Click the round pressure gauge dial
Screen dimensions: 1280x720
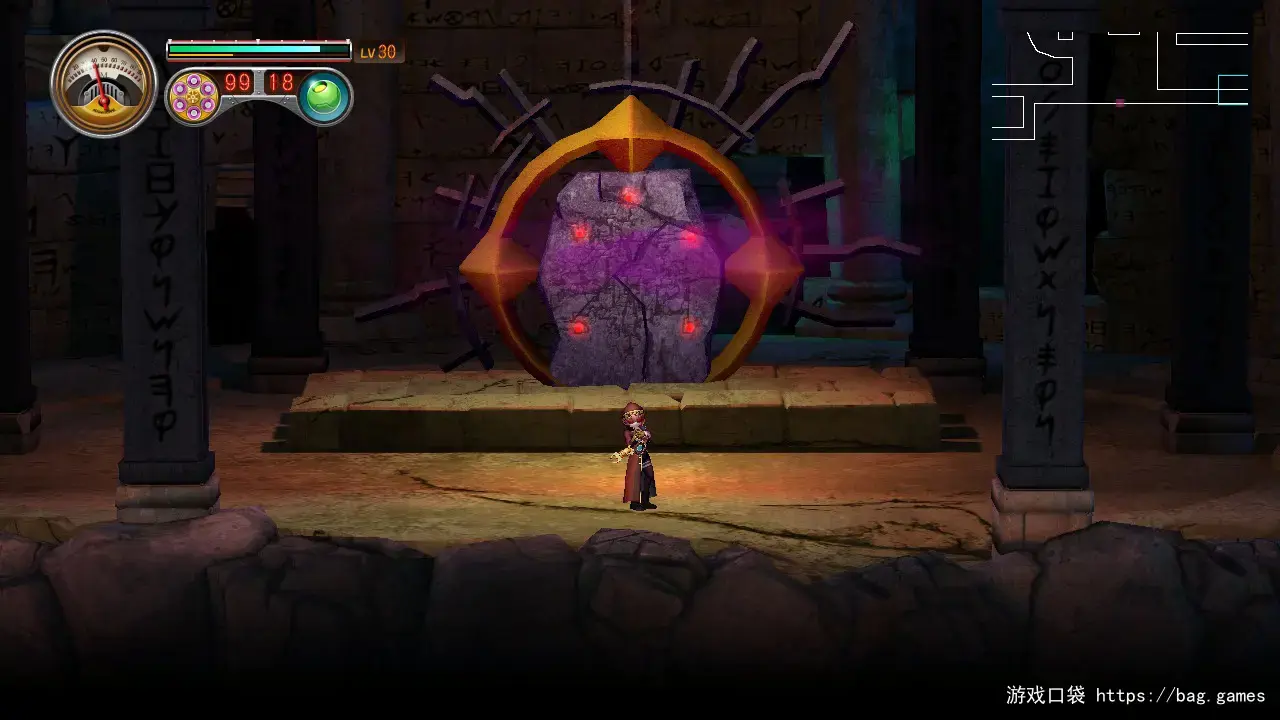[x=104, y=84]
